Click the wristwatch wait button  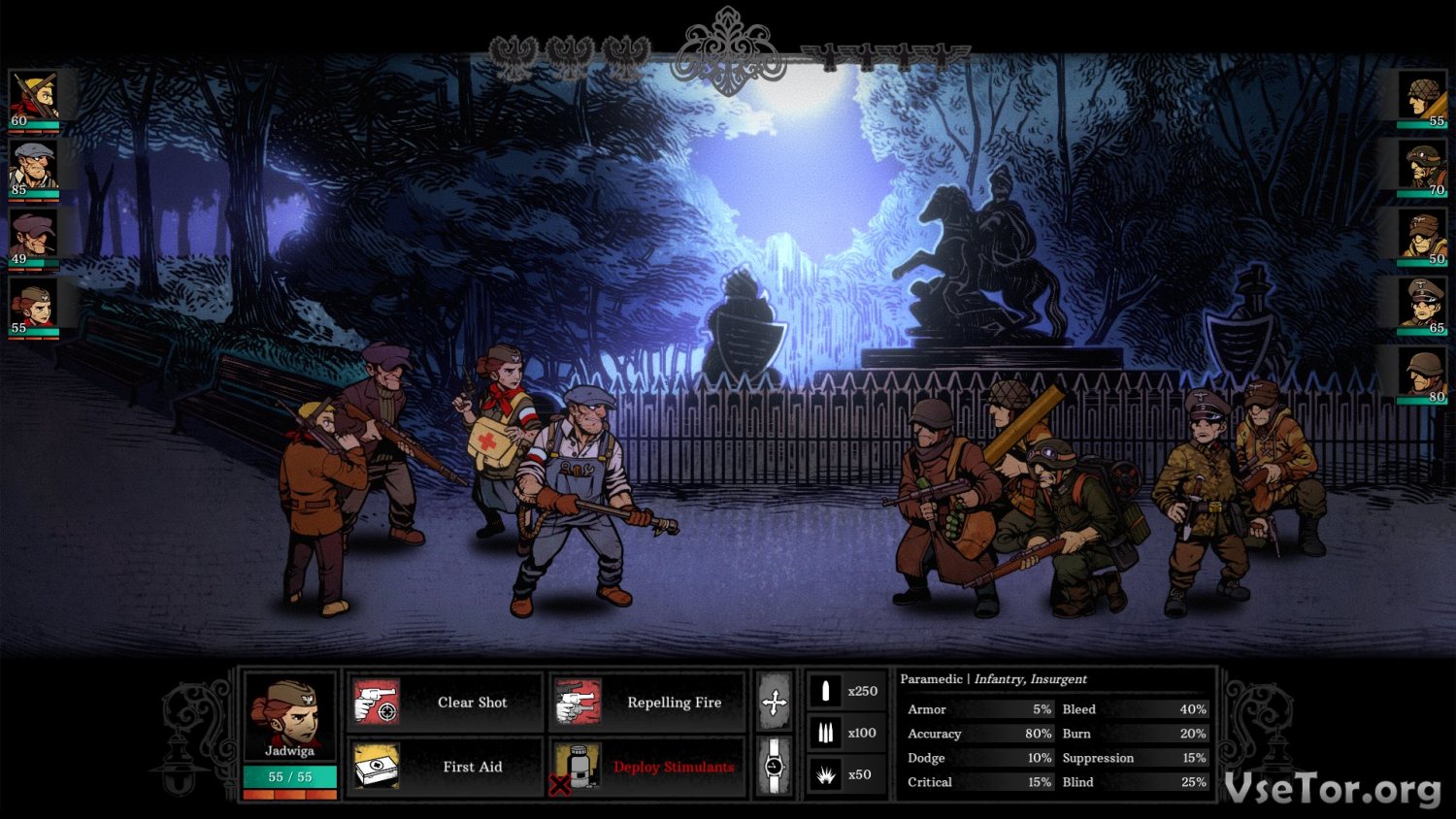(x=774, y=766)
